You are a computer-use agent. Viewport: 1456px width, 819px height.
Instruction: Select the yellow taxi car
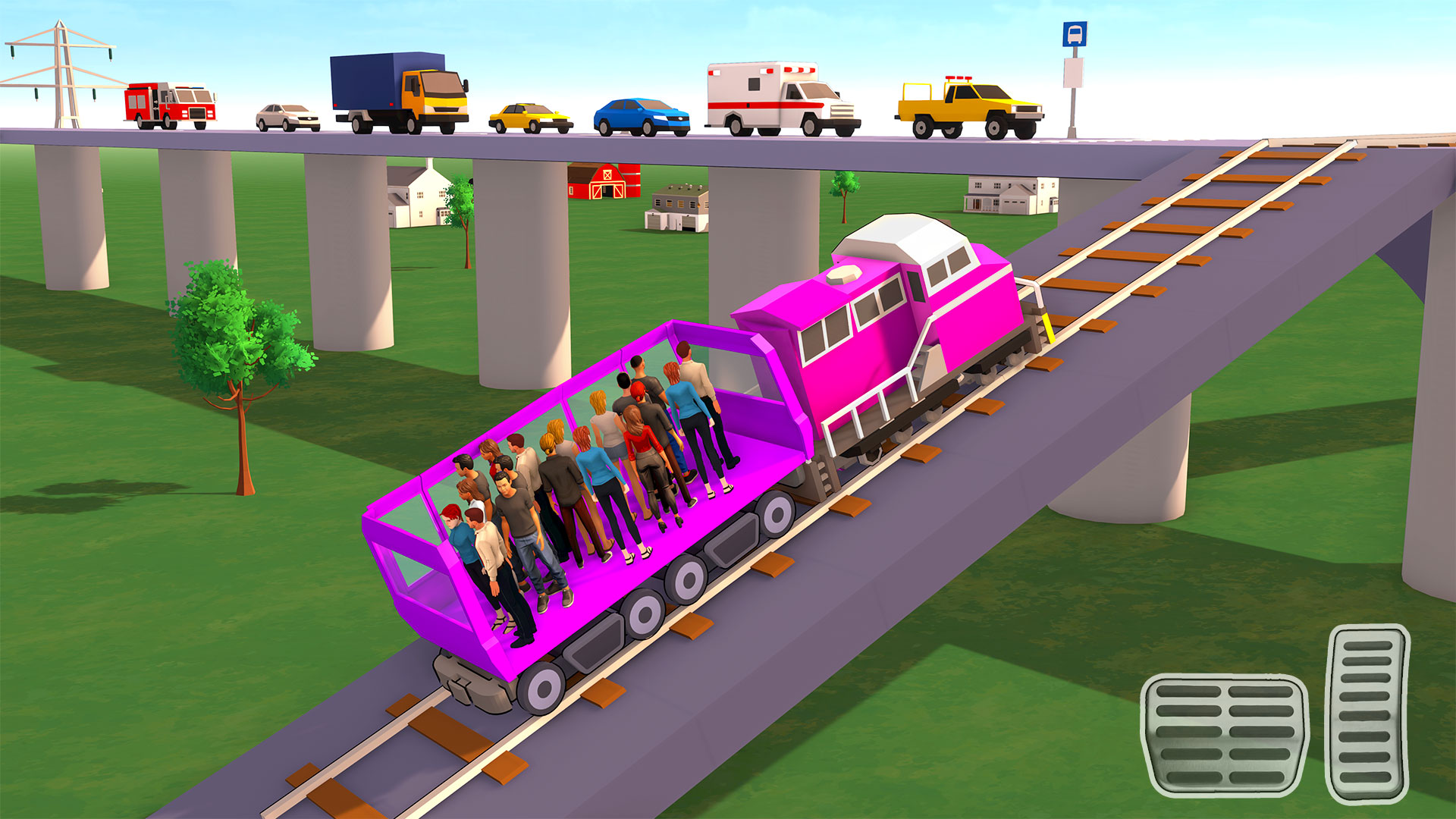[x=527, y=114]
